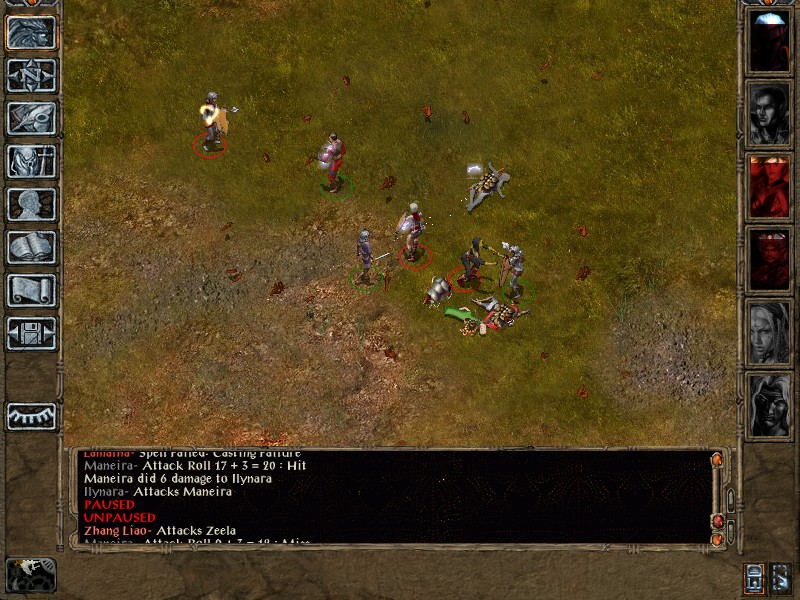The height and width of the screenshot is (600, 800).
Task: Click the hand icon button at bottom left
Action: coord(31,574)
